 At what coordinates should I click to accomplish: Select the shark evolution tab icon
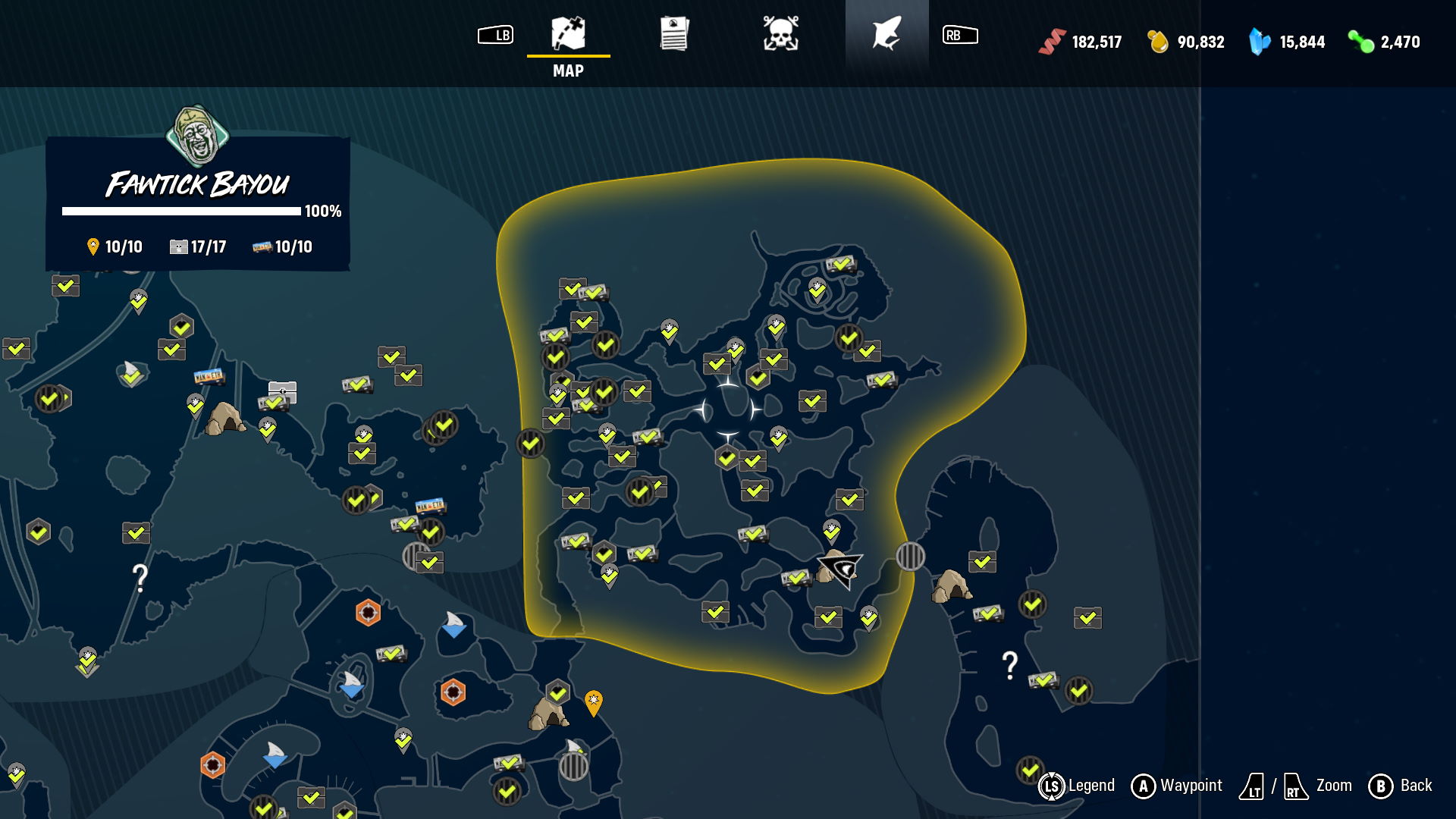[887, 34]
